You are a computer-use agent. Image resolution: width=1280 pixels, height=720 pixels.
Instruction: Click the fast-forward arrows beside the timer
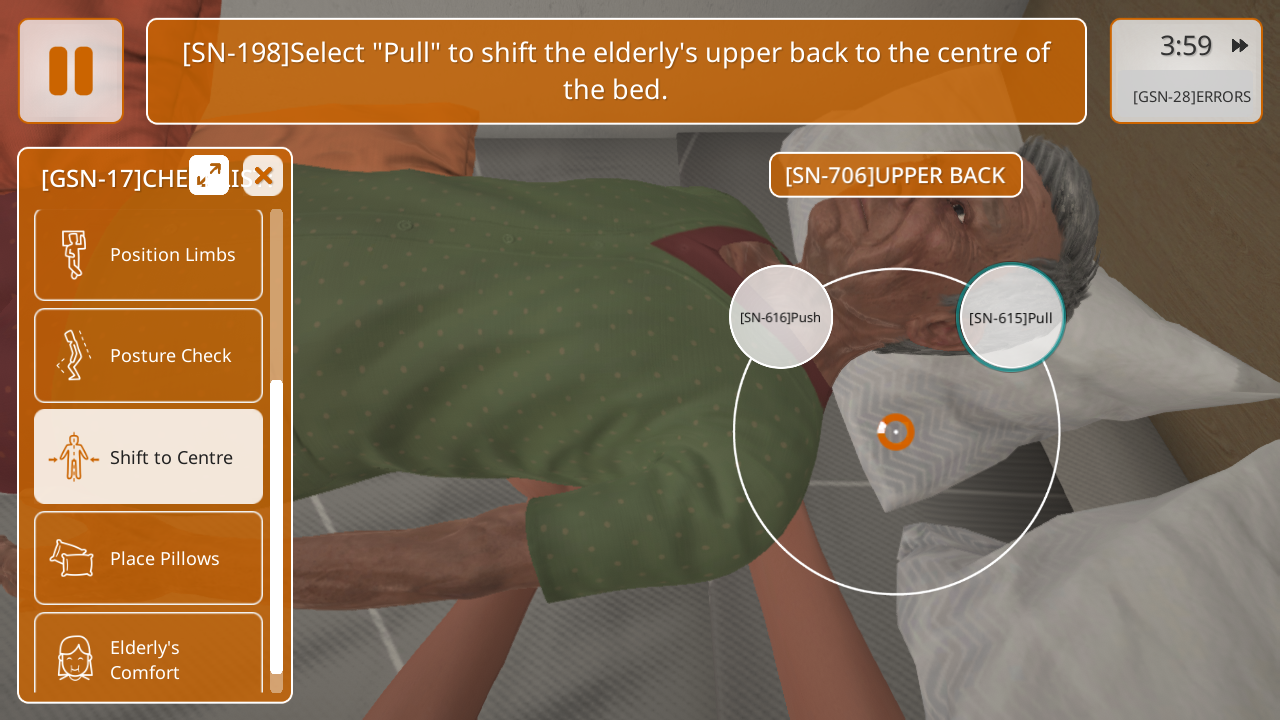(x=1240, y=45)
